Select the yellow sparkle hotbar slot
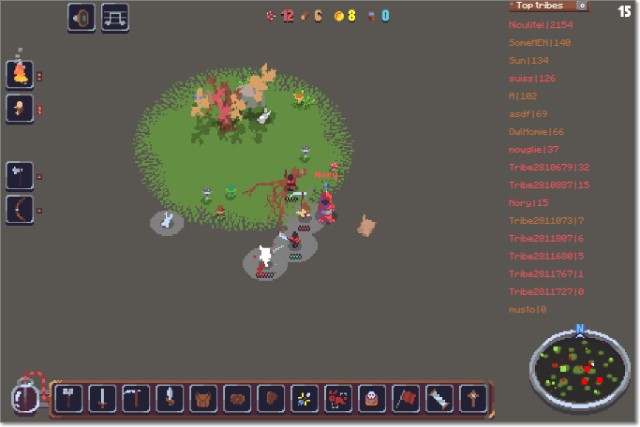640x427 pixels. pos(304,398)
